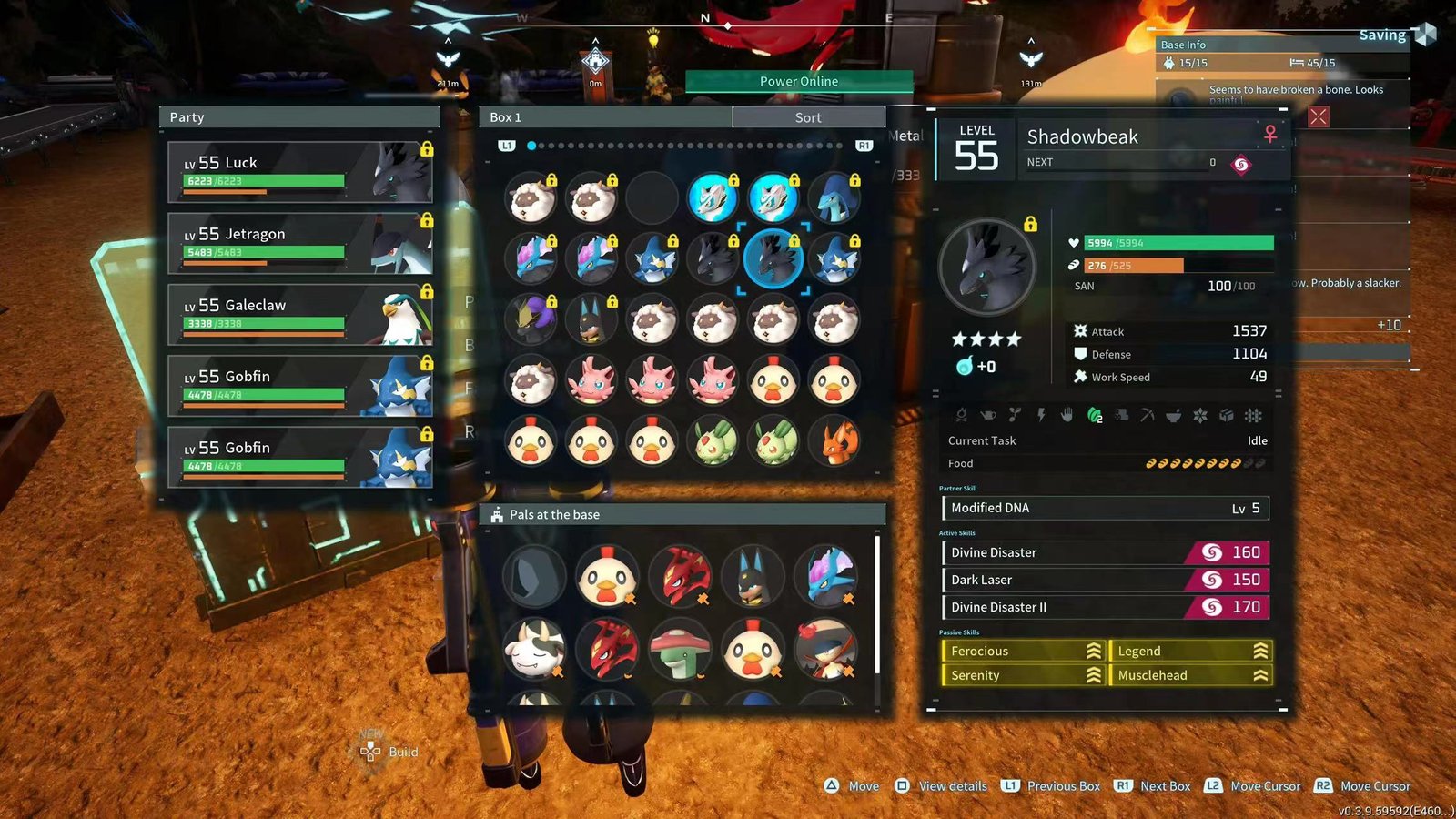
Task: Close the red X notification button
Action: click(1318, 116)
